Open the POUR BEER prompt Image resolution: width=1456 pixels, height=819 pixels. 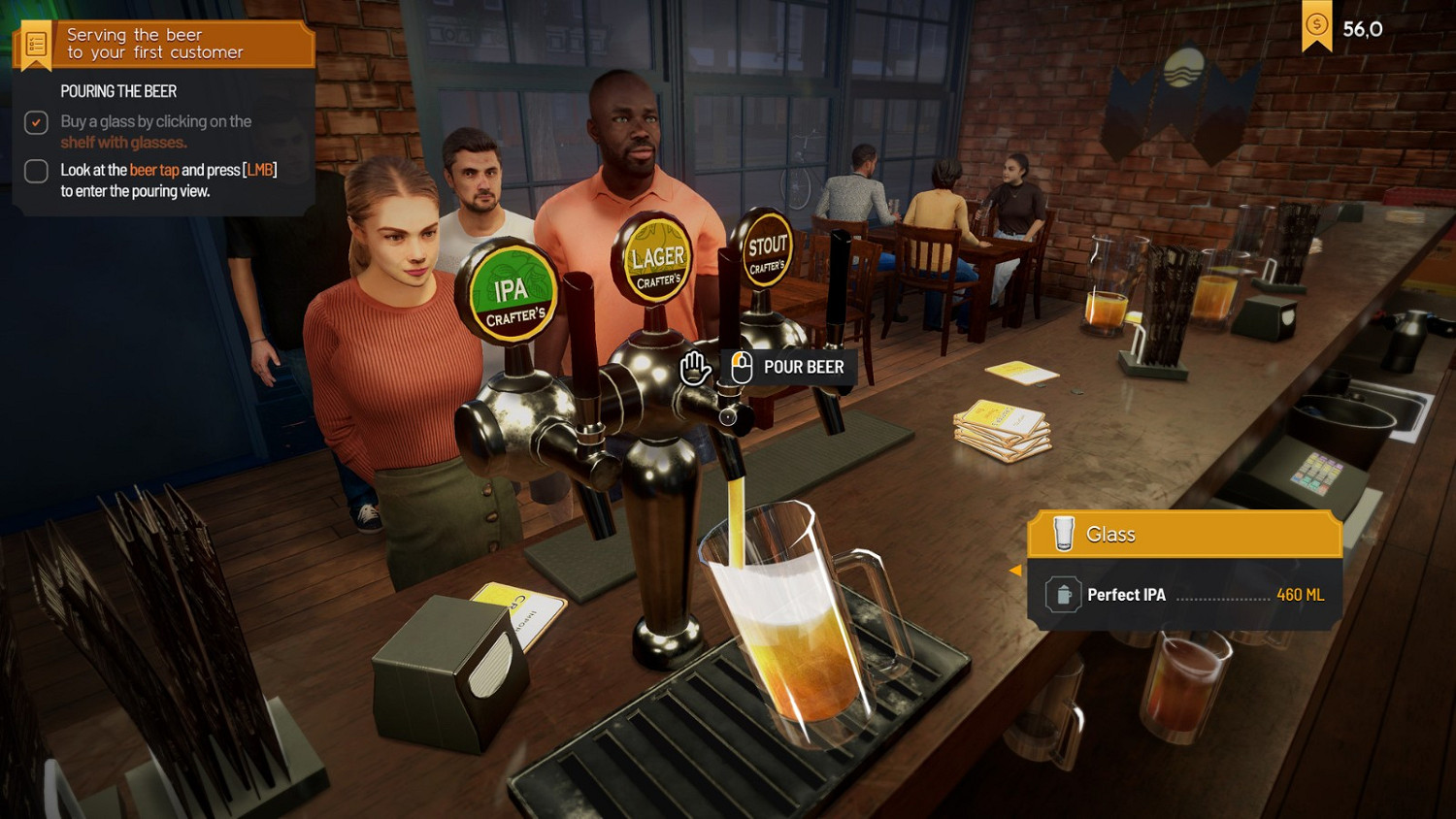tap(802, 367)
